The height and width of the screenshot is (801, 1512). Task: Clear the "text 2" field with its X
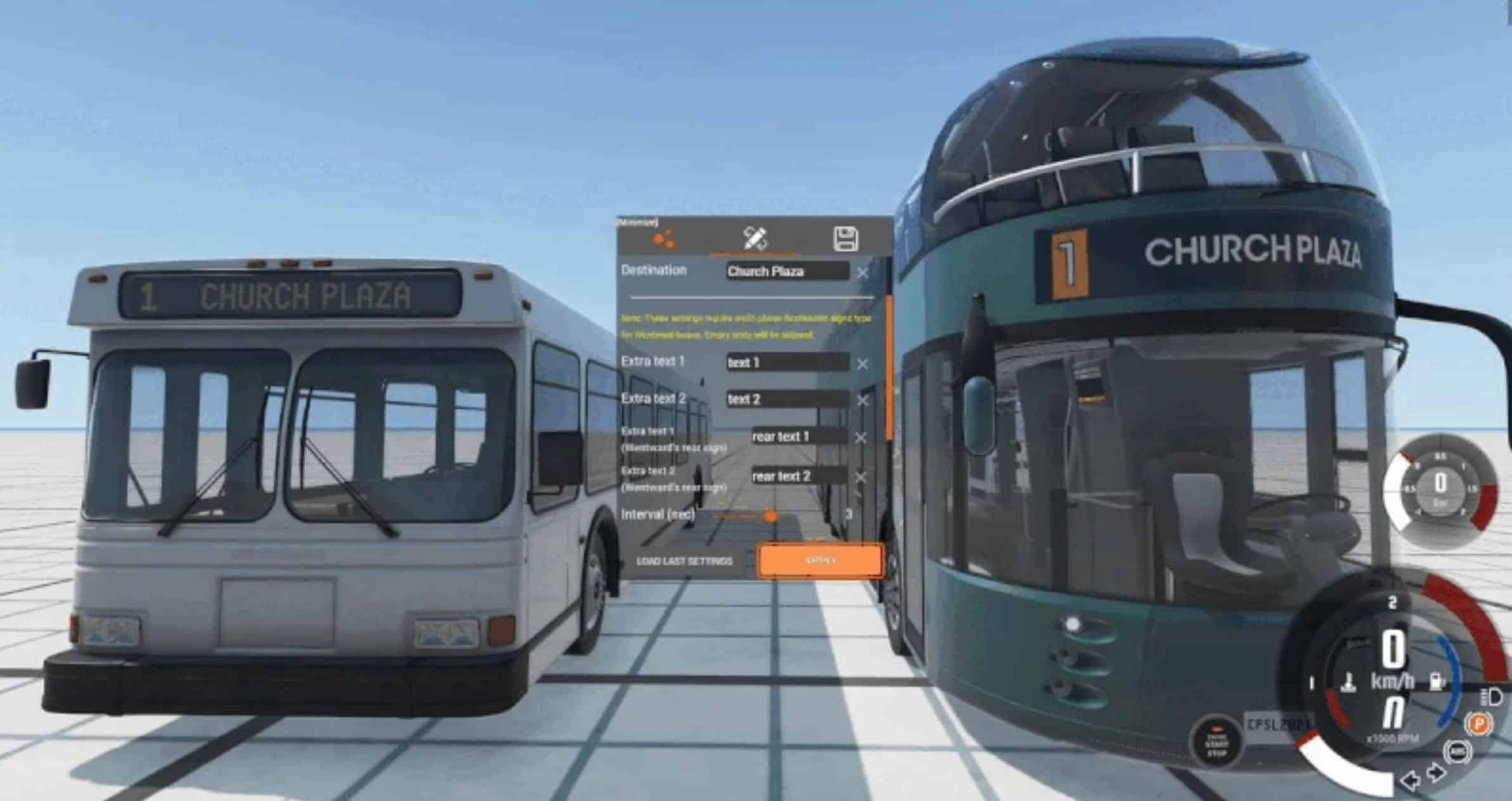[x=862, y=401]
